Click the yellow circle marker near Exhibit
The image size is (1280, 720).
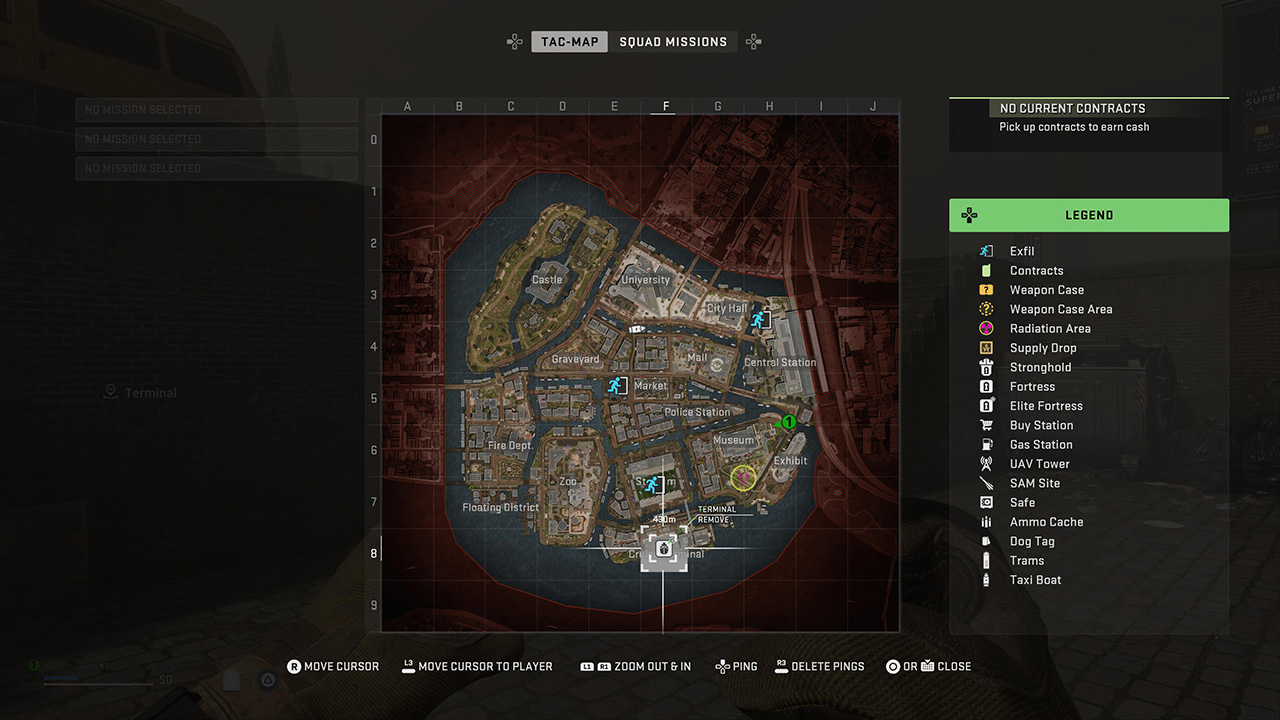click(x=743, y=478)
